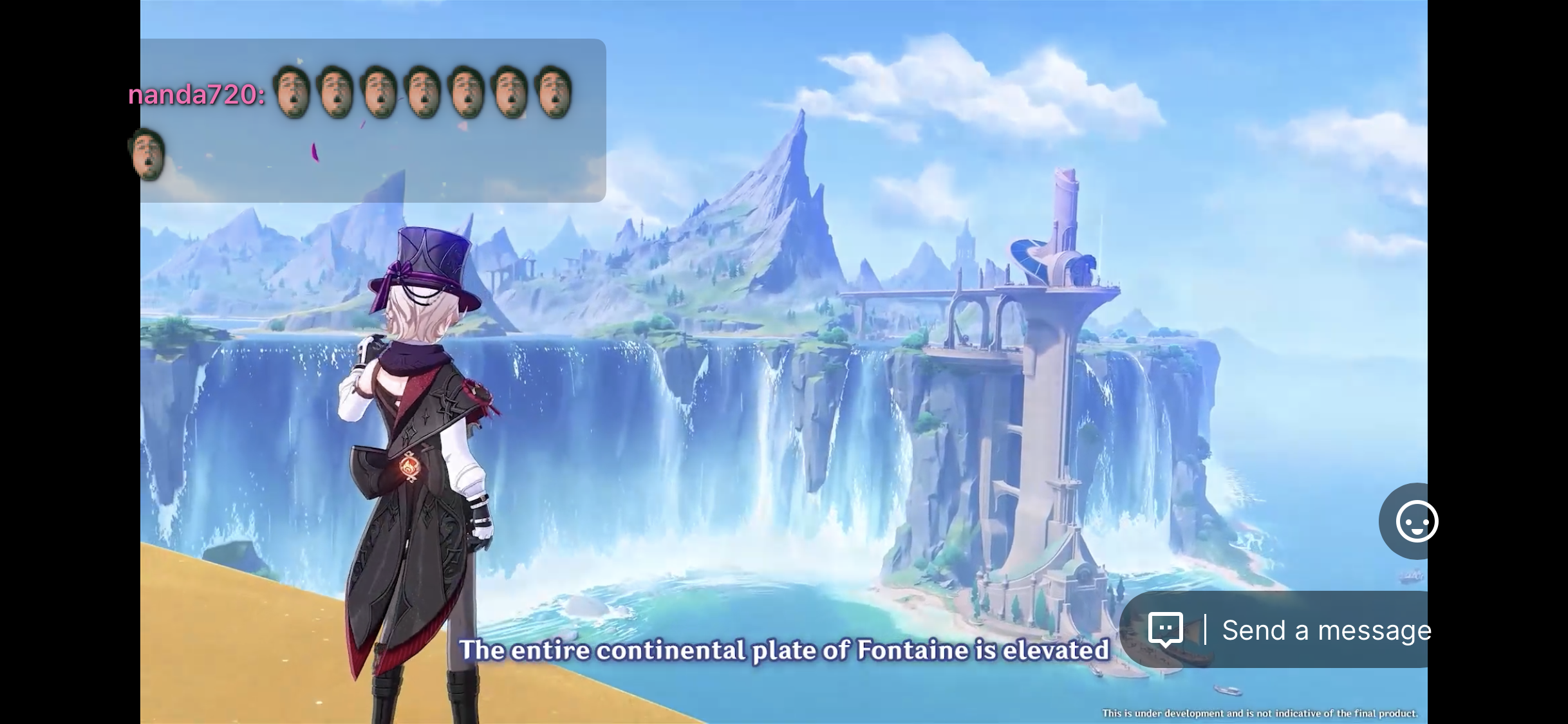
Task: Focus the Send a message input field
Action: pos(1326,629)
